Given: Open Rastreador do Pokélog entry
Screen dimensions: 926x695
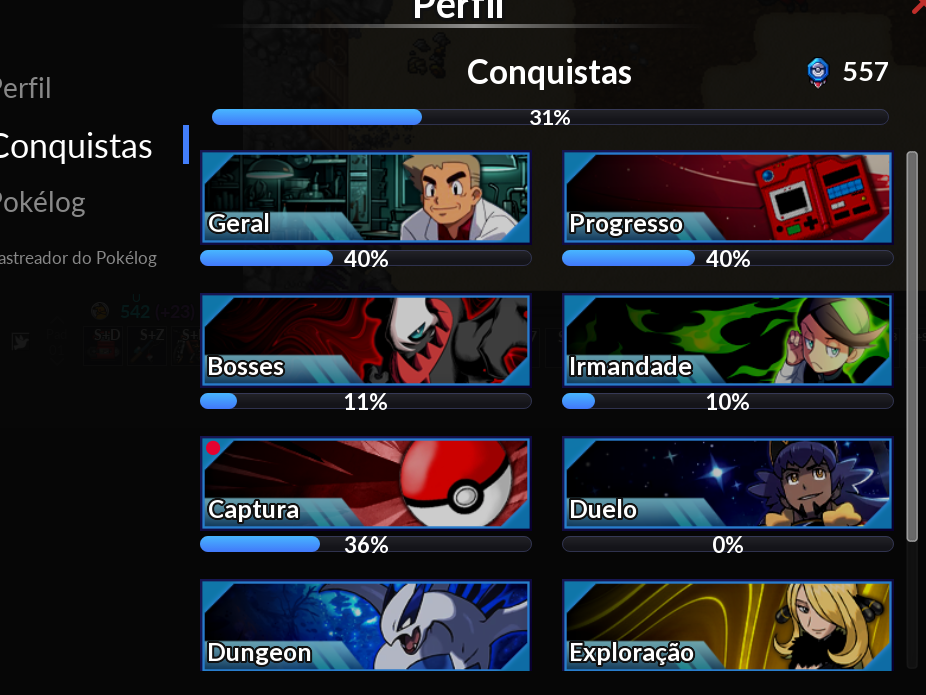Looking at the screenshot, I should point(78,258).
